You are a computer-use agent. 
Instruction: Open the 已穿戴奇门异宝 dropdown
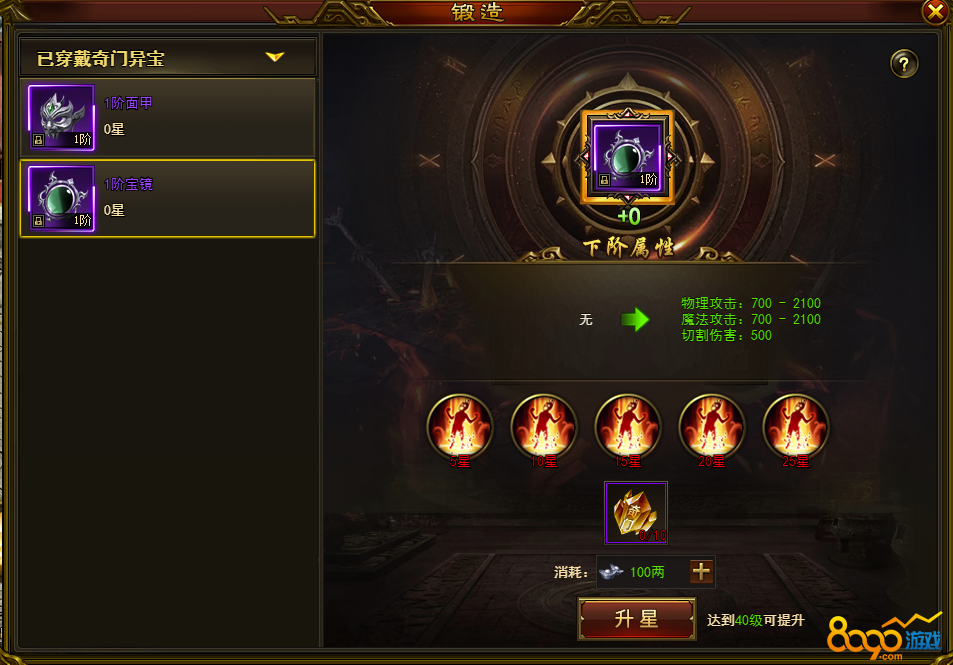point(274,58)
